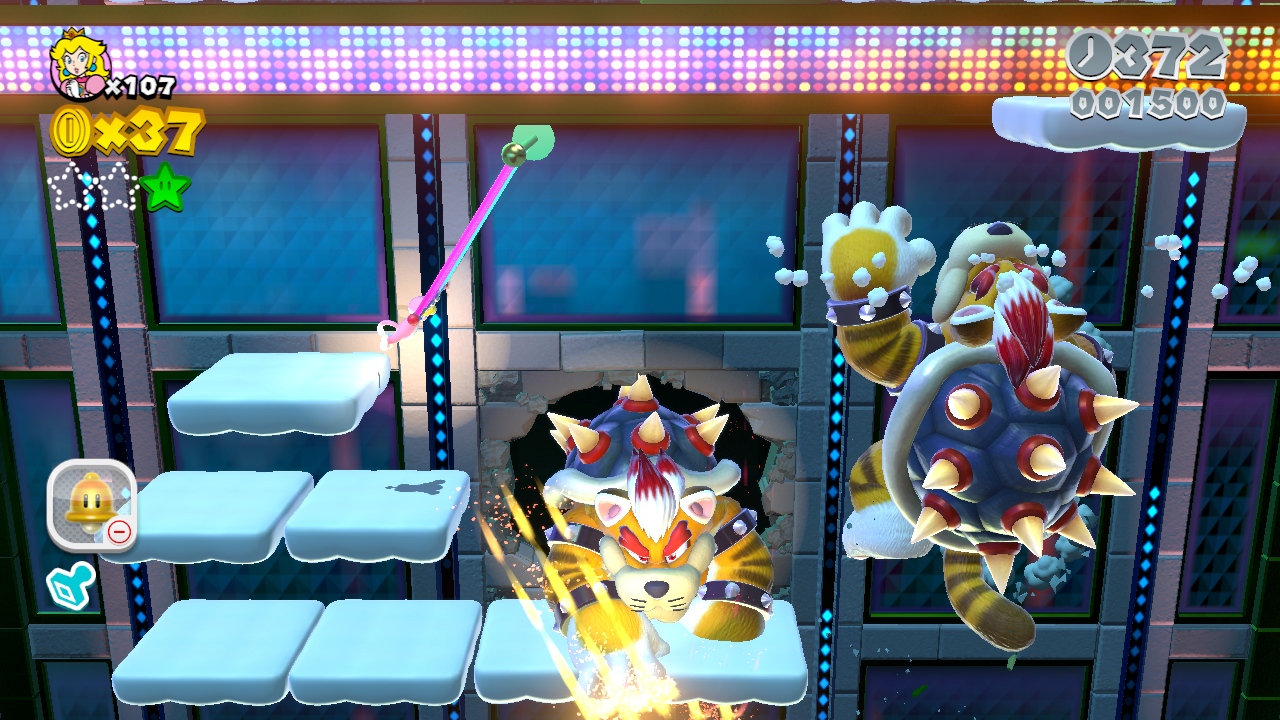Select Peach's character portrait icon

pos(74,62)
